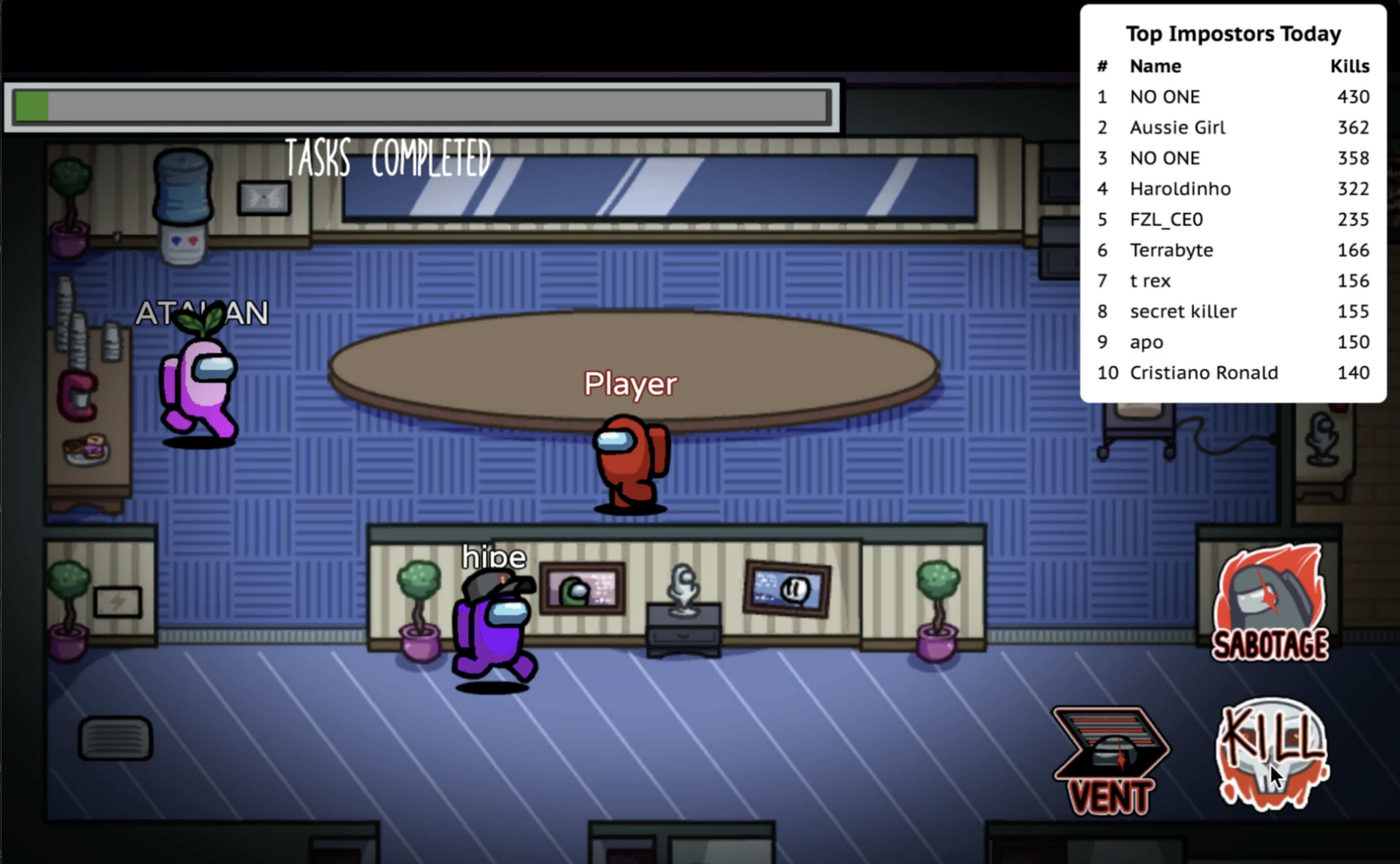Select Cristiano Ronald at rank 10
The image size is (1400, 864).
coord(1205,372)
